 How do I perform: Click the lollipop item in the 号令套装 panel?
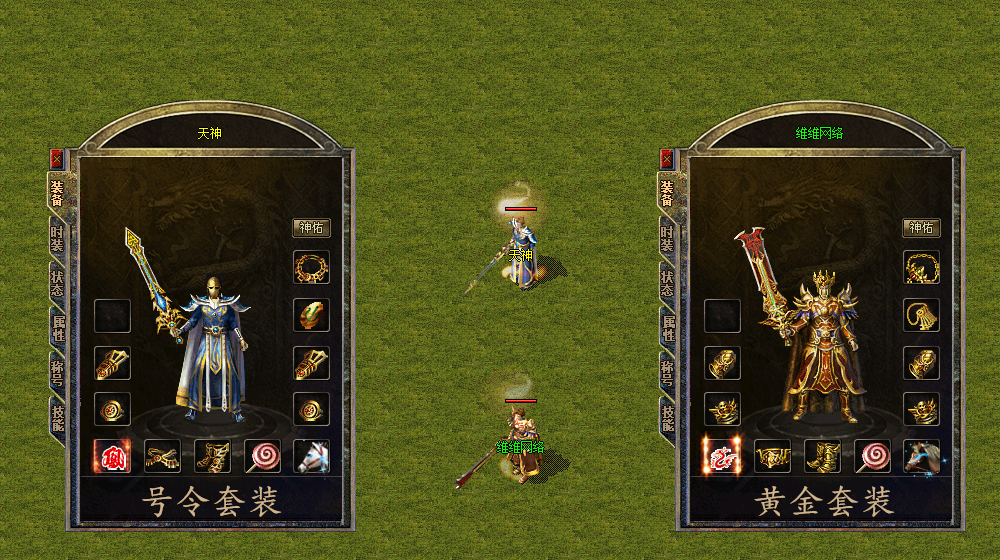pos(262,456)
